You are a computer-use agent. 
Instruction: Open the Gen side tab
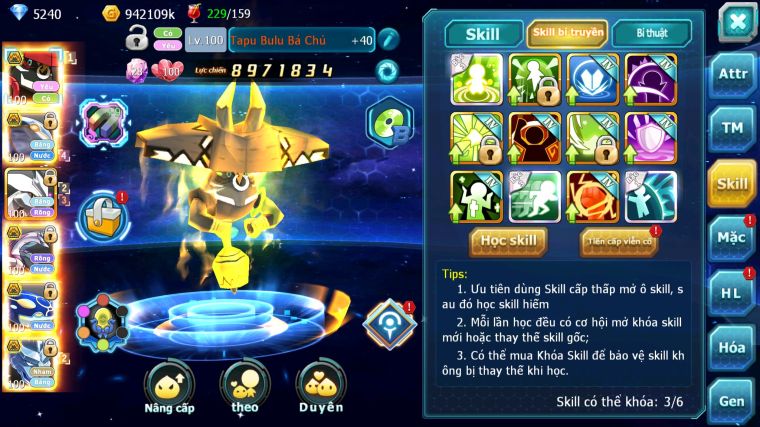(x=732, y=401)
